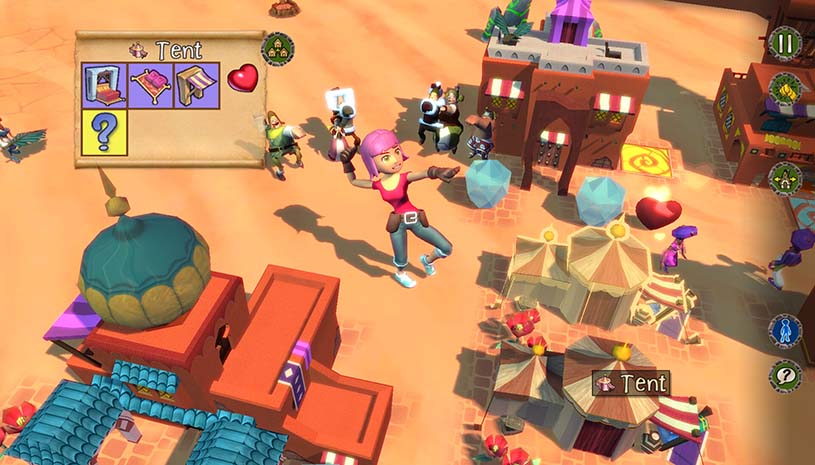Open the three-houses village icon

coord(277,47)
